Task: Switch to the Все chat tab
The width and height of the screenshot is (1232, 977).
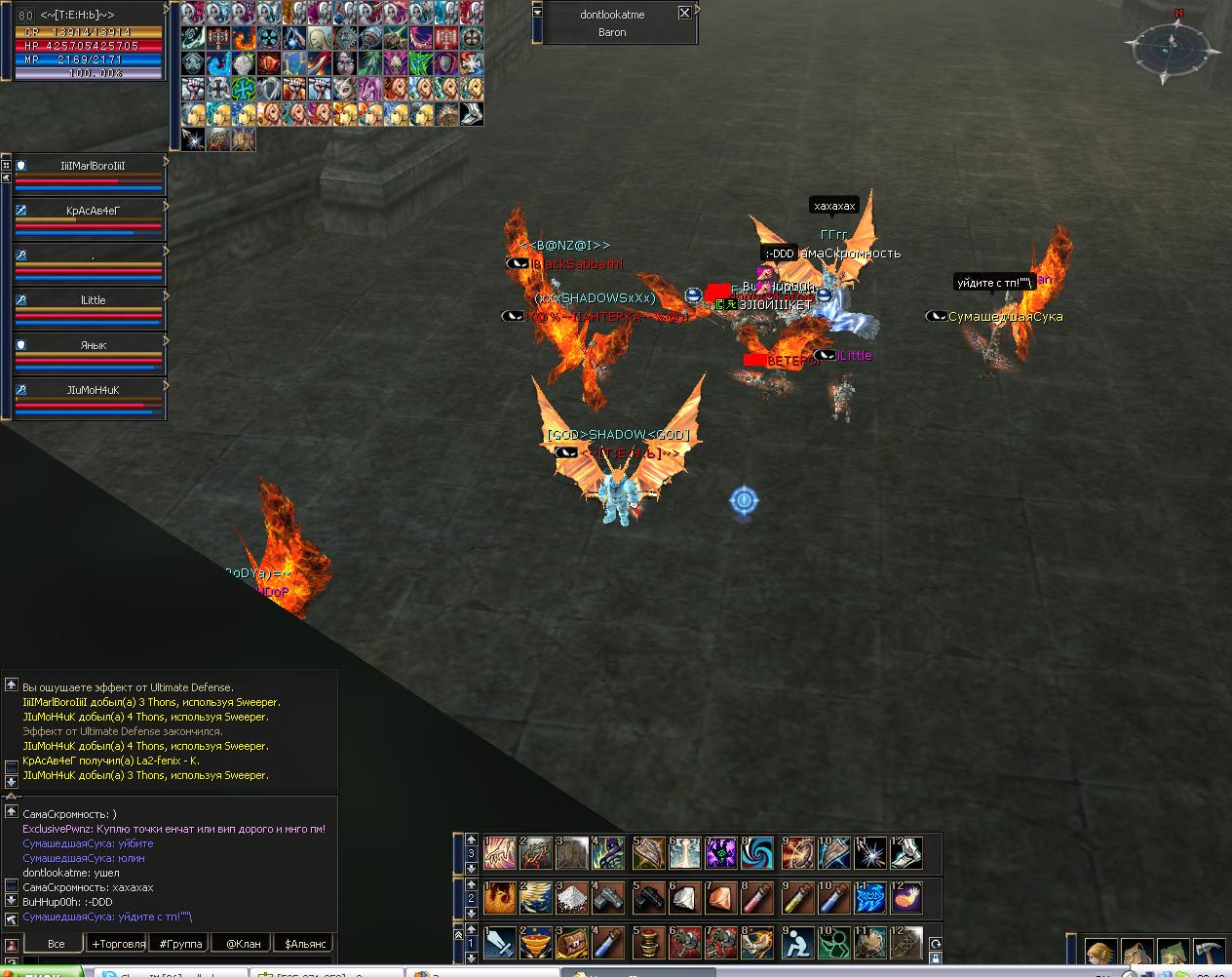Action: coord(57,944)
